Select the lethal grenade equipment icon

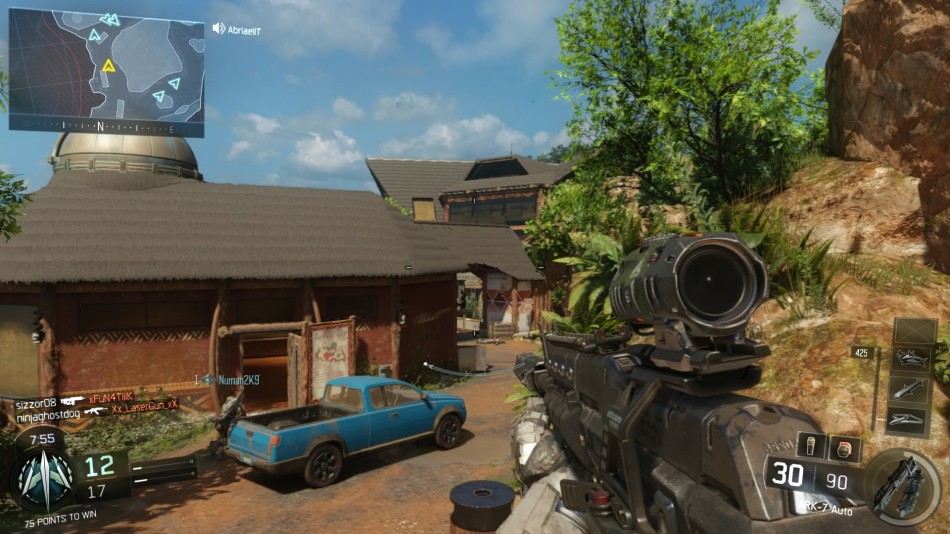pyautogui.click(x=812, y=447)
